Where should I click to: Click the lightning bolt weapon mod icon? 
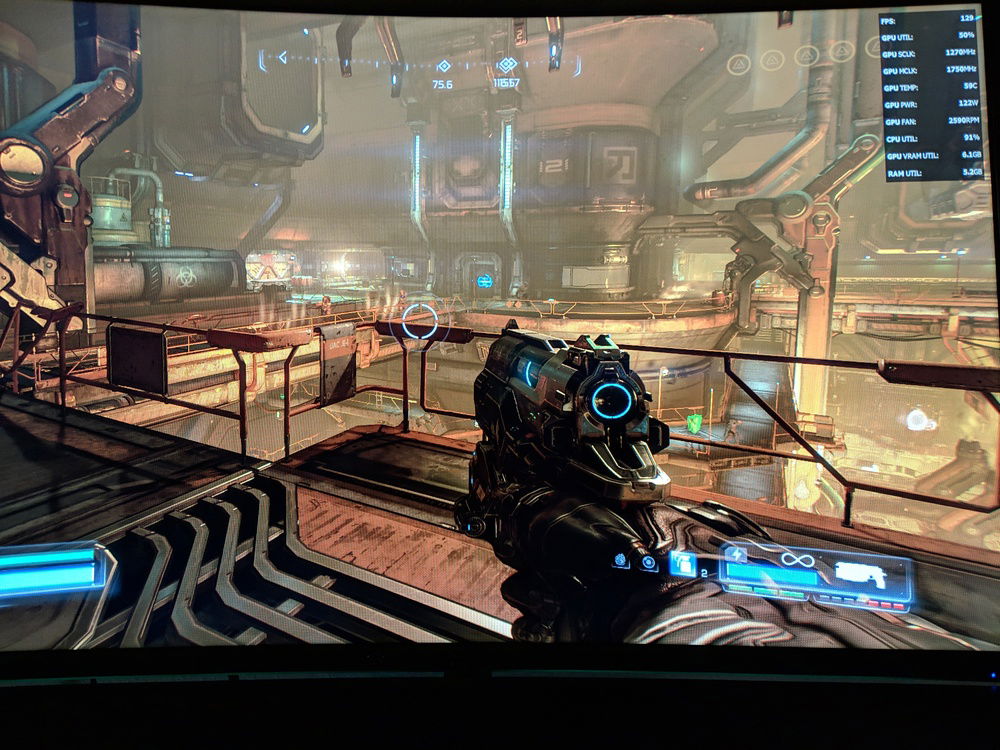[737, 554]
